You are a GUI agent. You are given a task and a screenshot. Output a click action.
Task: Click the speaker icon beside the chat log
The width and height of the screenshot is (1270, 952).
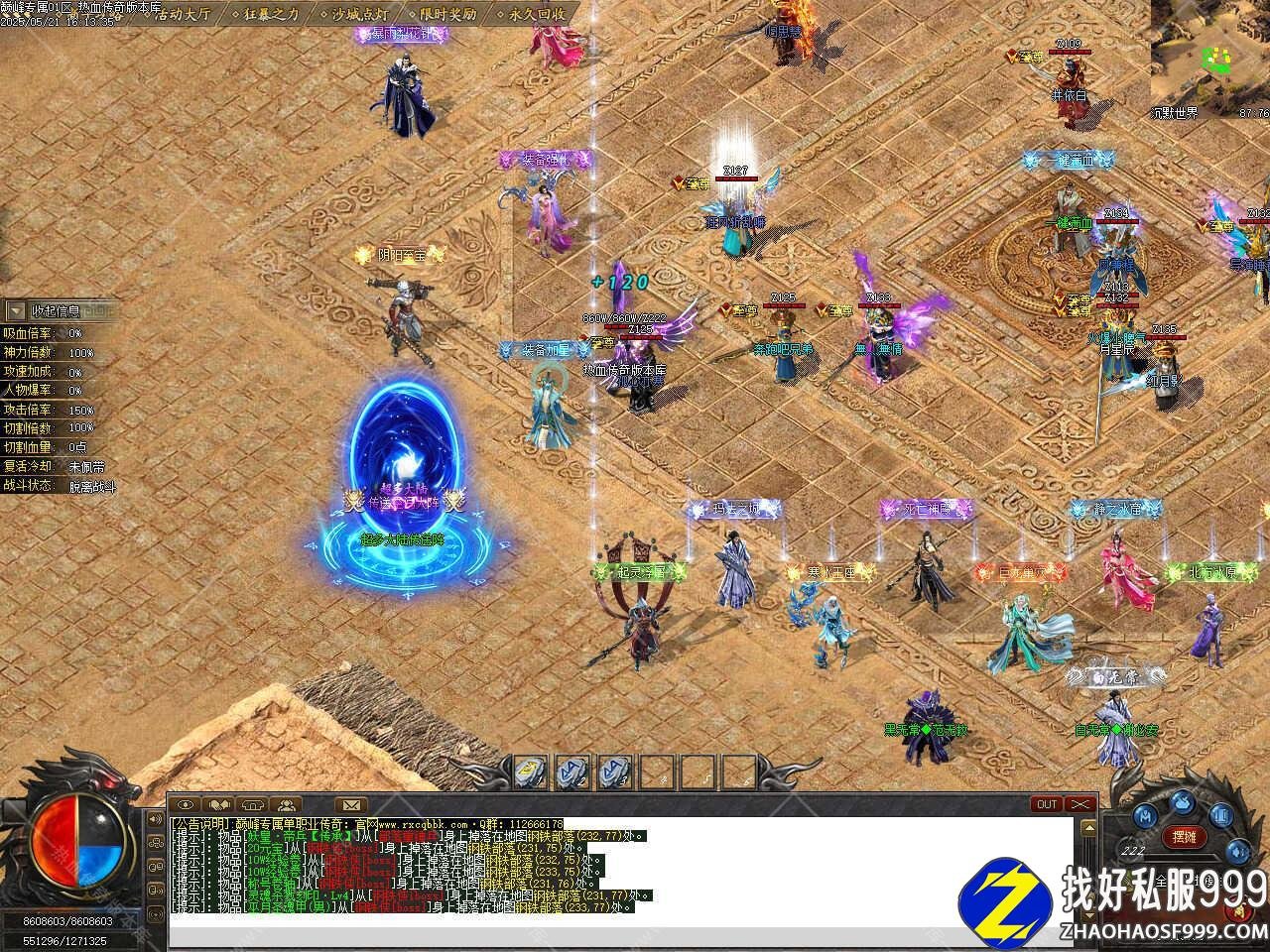coord(155,820)
